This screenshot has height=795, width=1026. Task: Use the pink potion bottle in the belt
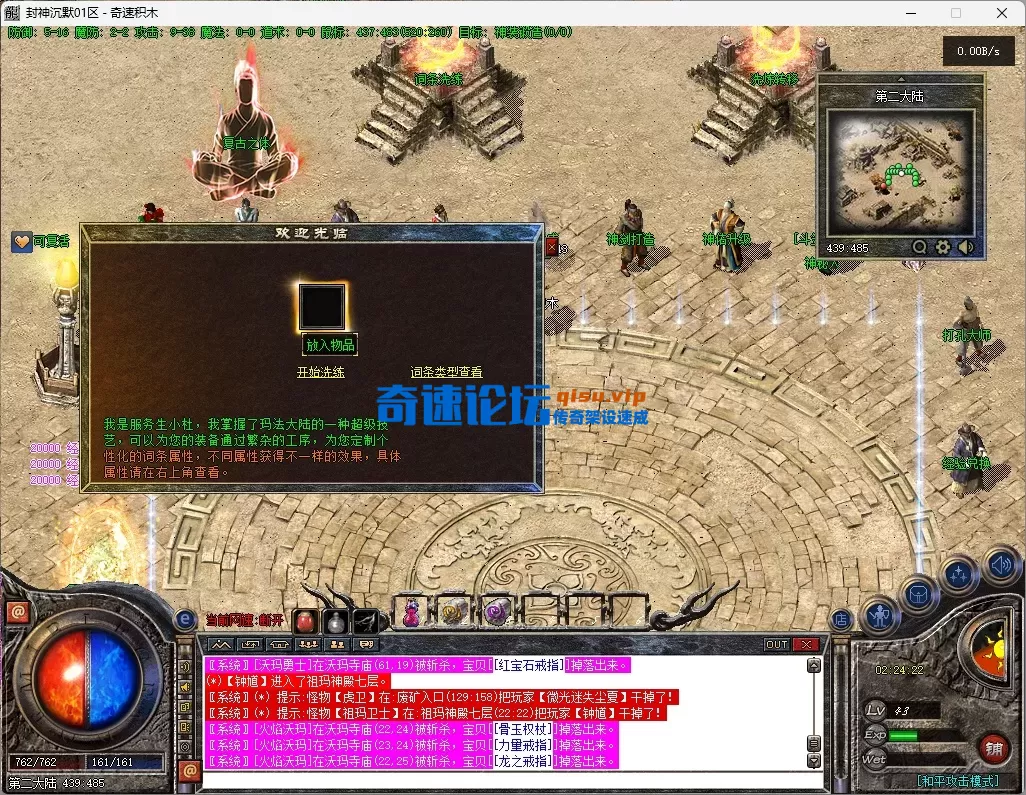[411, 614]
